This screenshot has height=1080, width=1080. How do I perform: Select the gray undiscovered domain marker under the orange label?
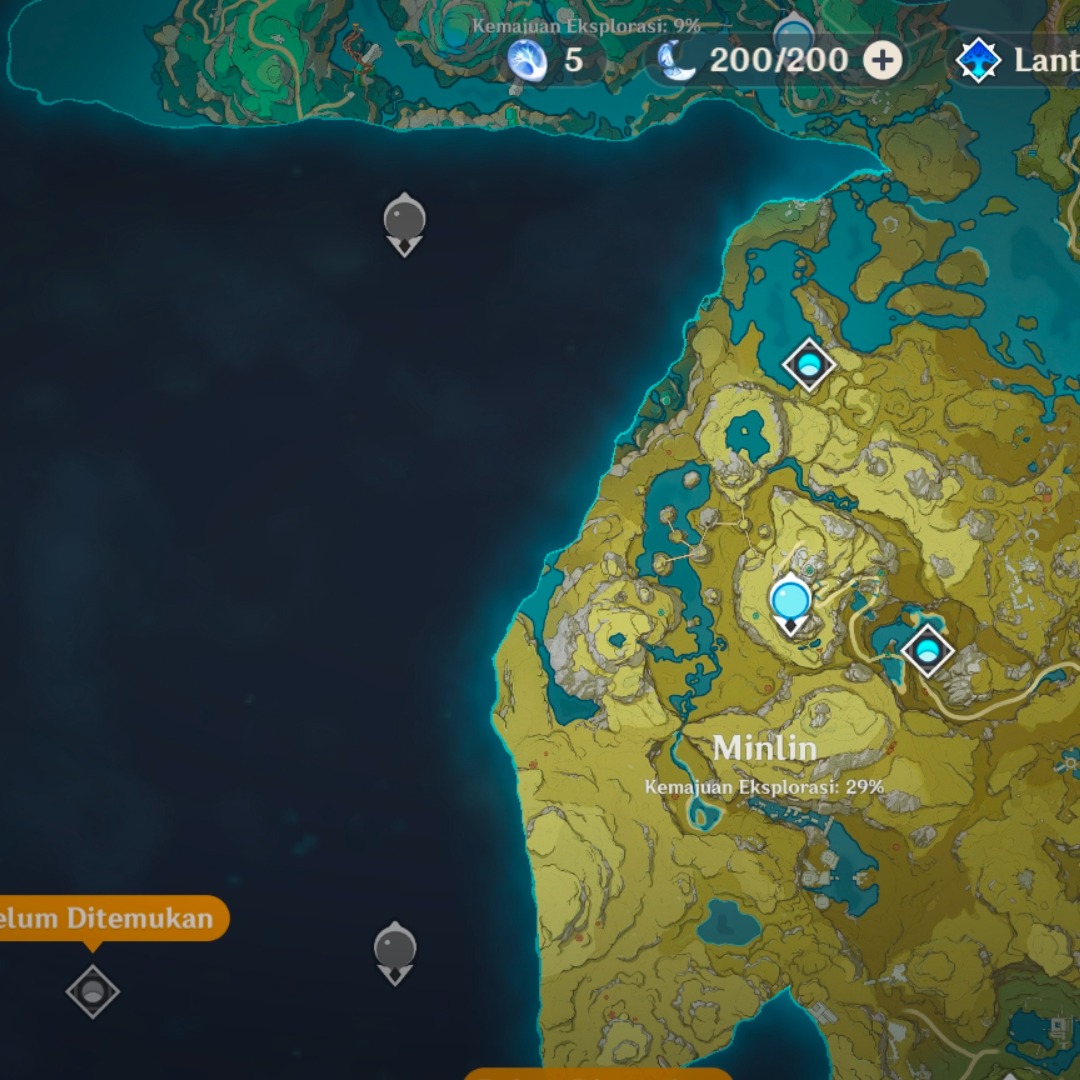click(93, 991)
